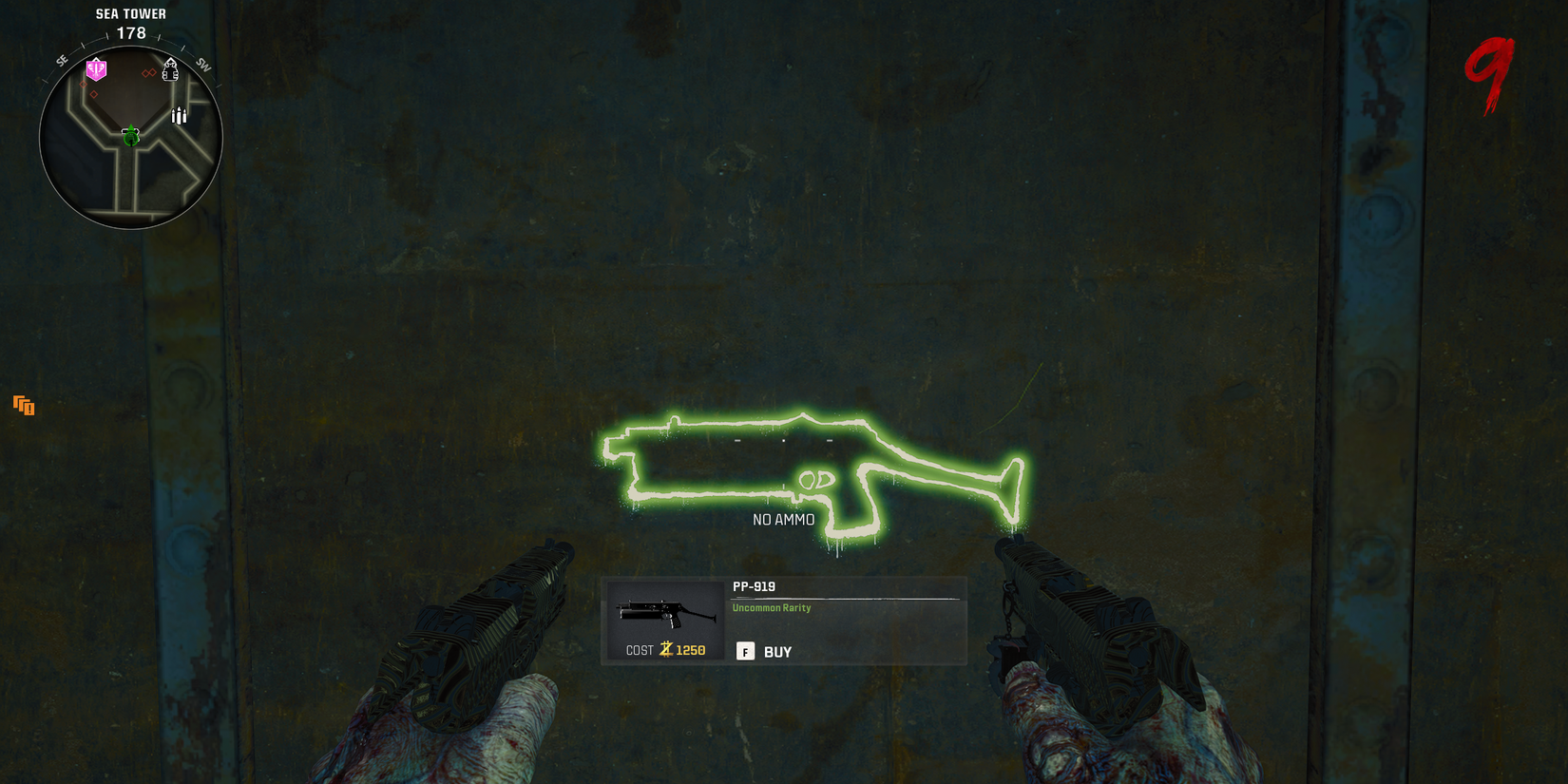Select the PP-919 weapon name text
Image resolution: width=1568 pixels, height=784 pixels.
tap(753, 588)
